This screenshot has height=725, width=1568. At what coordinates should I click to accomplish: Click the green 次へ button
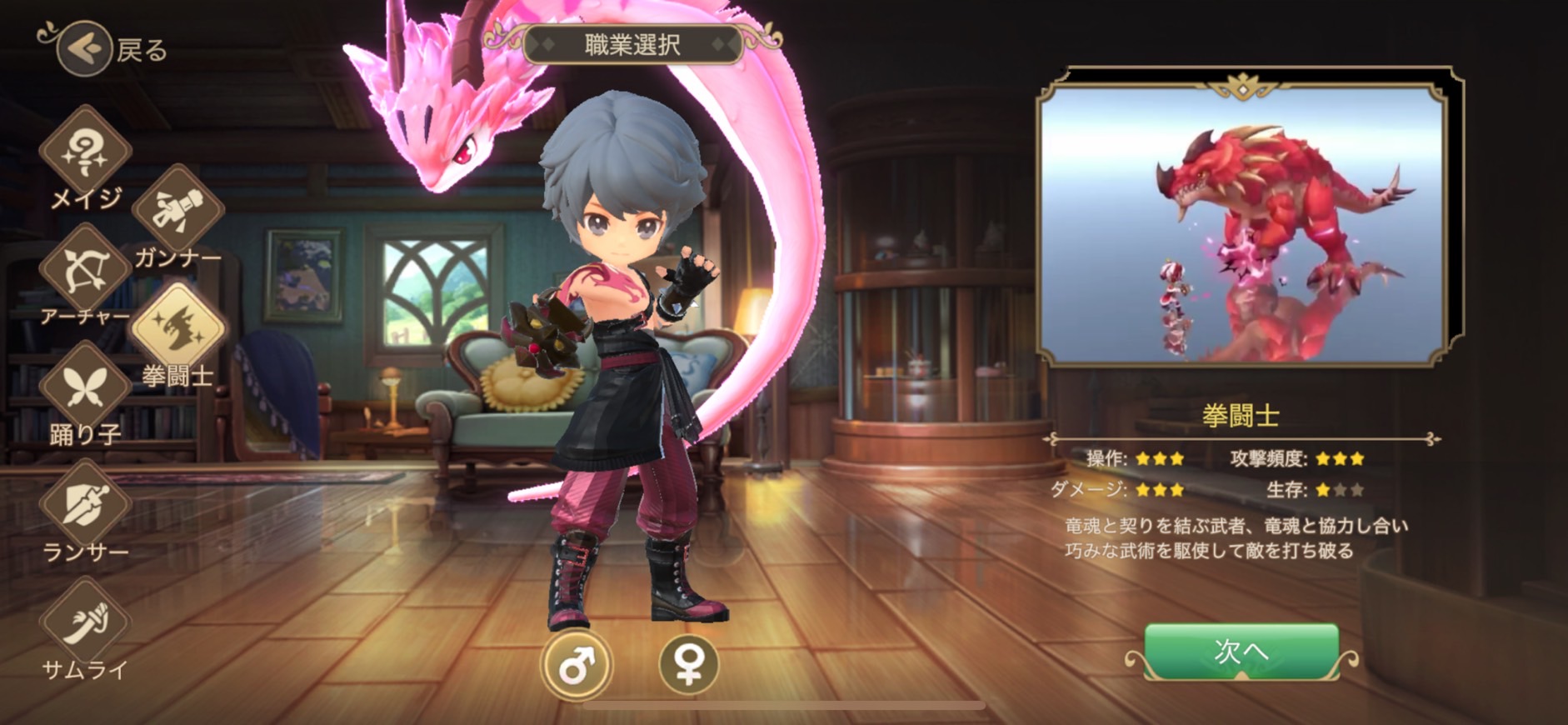pos(1241,651)
